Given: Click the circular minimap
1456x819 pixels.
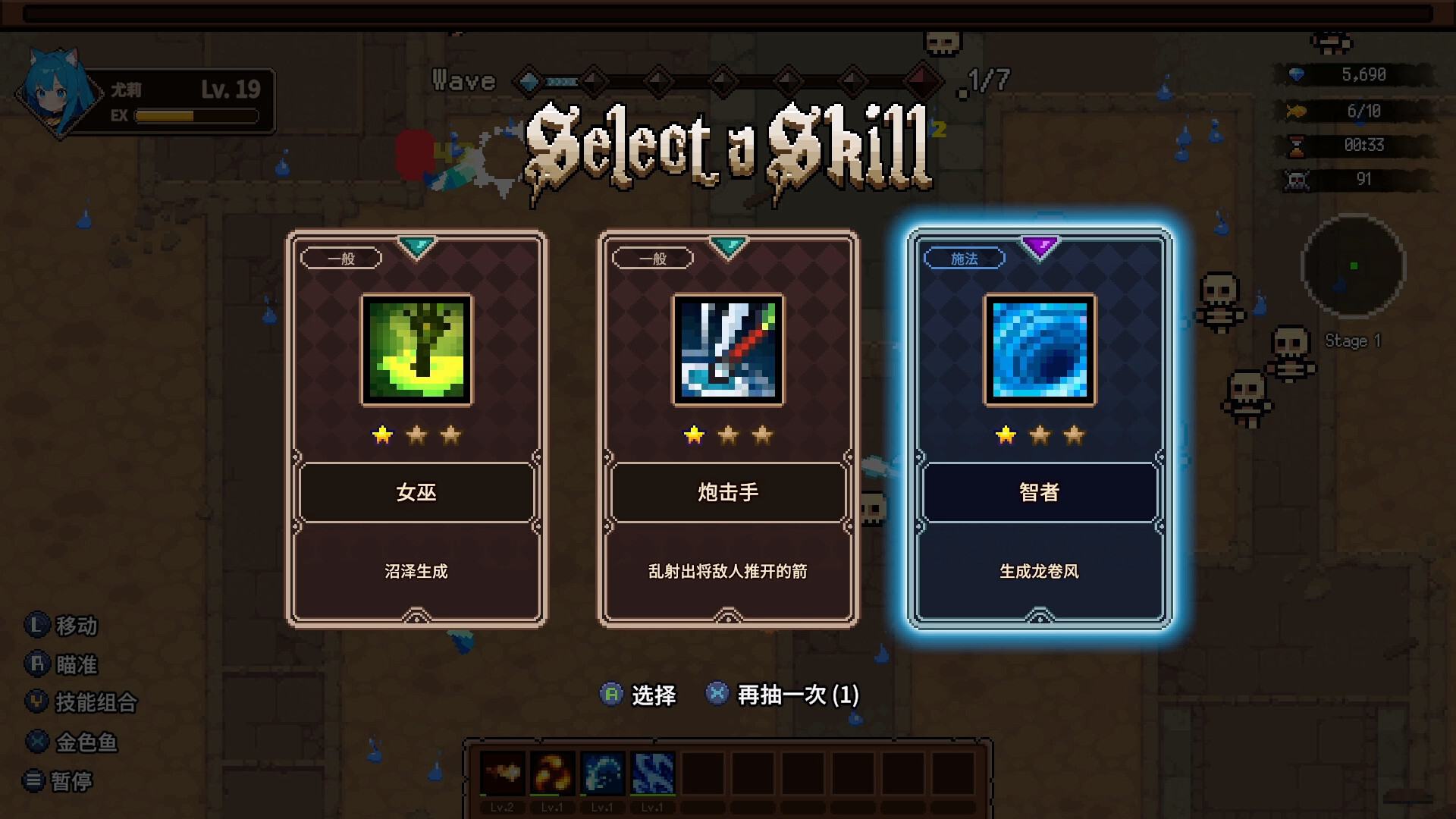Looking at the screenshot, I should pyautogui.click(x=1353, y=265).
